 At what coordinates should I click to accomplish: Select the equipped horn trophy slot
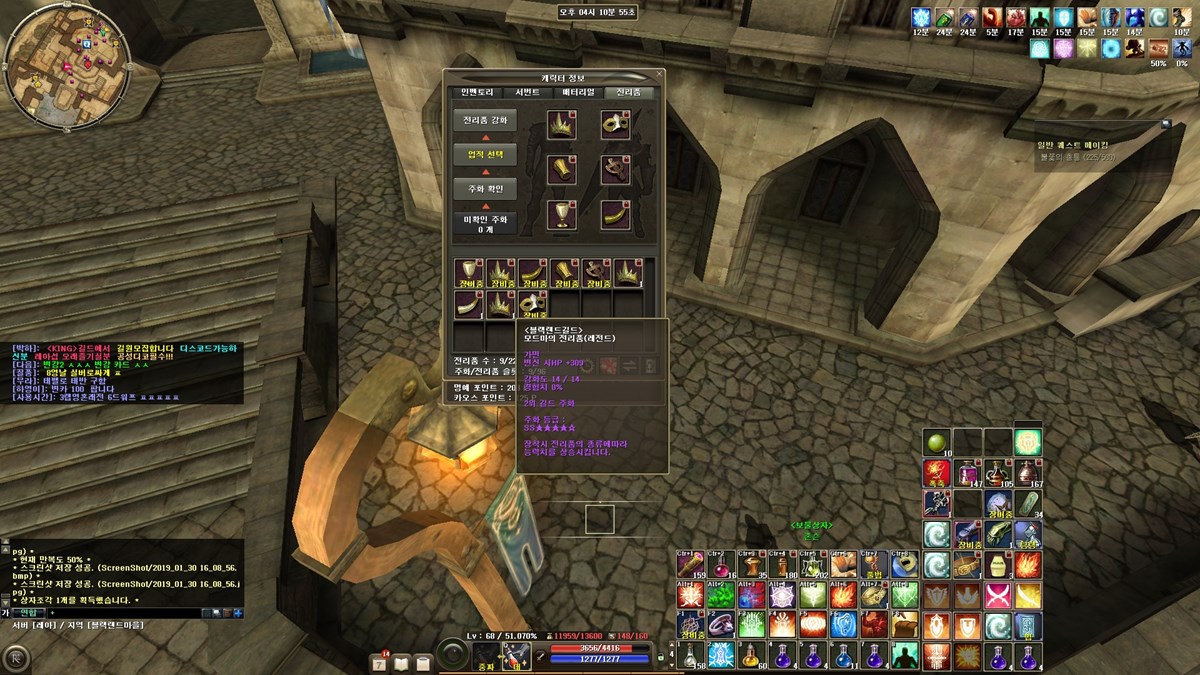tap(615, 213)
